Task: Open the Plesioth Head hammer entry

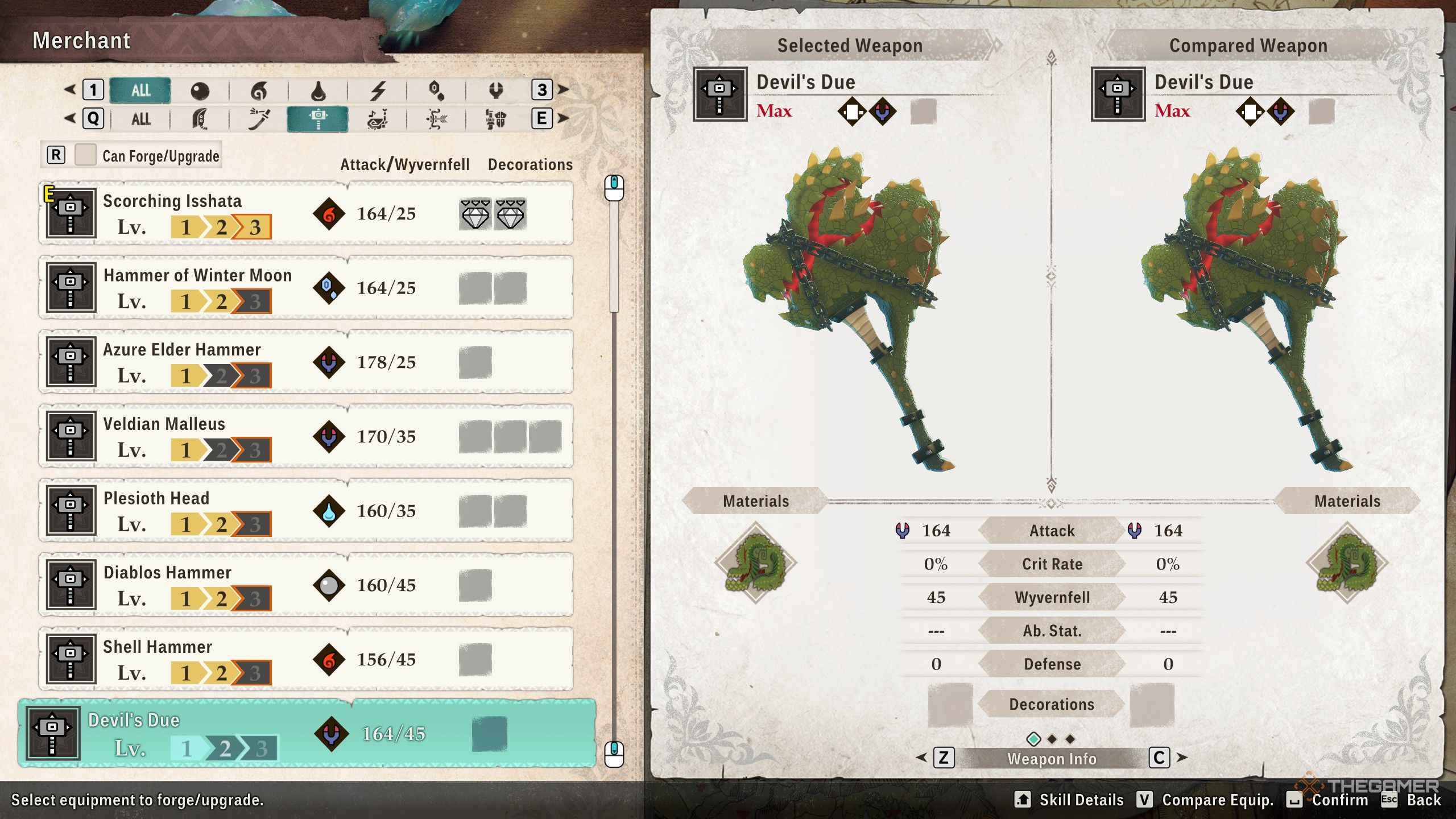Action: click(306, 511)
